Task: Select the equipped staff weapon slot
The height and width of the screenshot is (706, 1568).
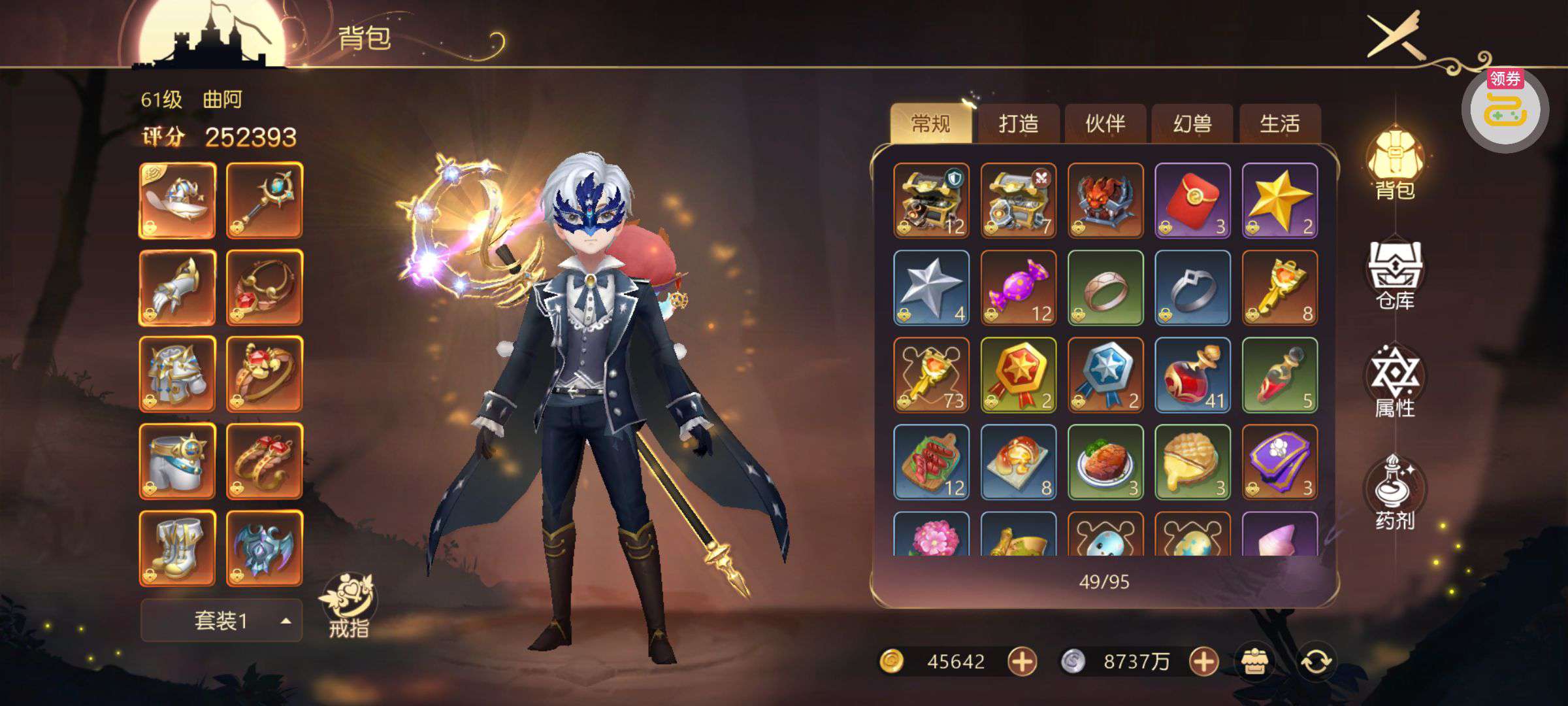Action: (265, 201)
